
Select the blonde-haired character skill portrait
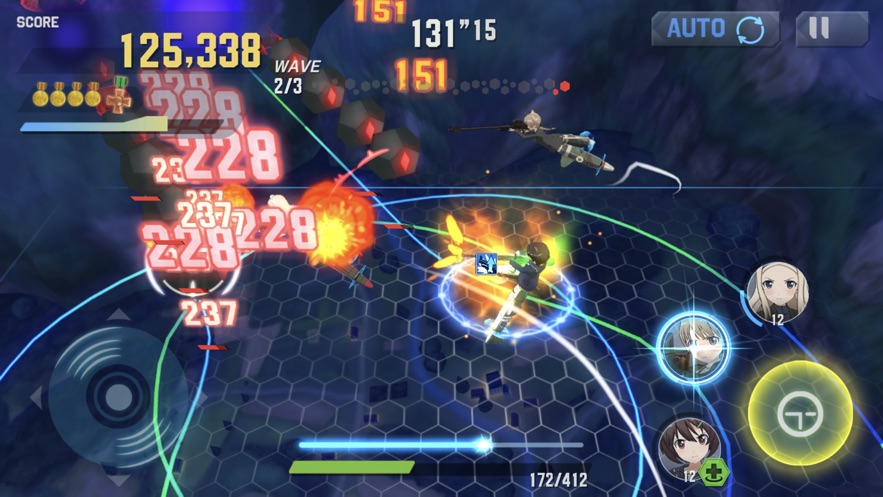click(x=777, y=292)
